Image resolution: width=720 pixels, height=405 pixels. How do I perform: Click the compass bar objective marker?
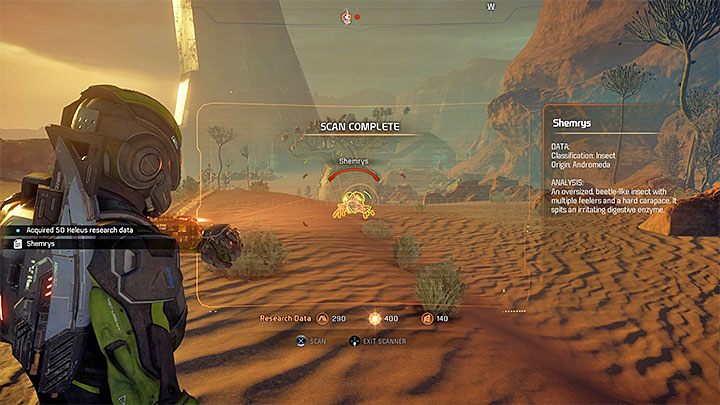[x=347, y=17]
